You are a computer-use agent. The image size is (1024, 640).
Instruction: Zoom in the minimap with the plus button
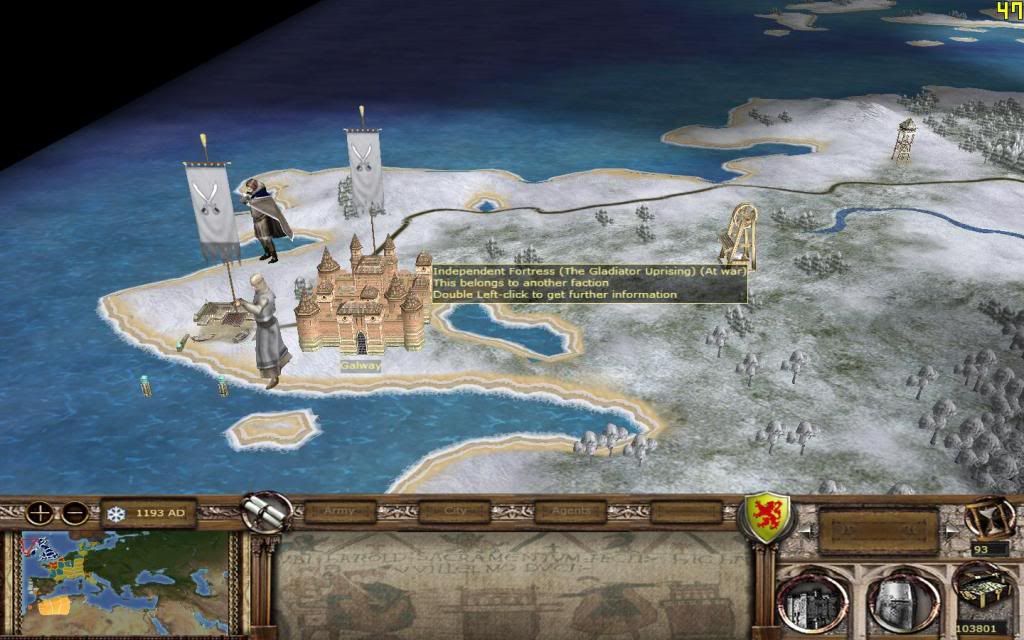(41, 514)
